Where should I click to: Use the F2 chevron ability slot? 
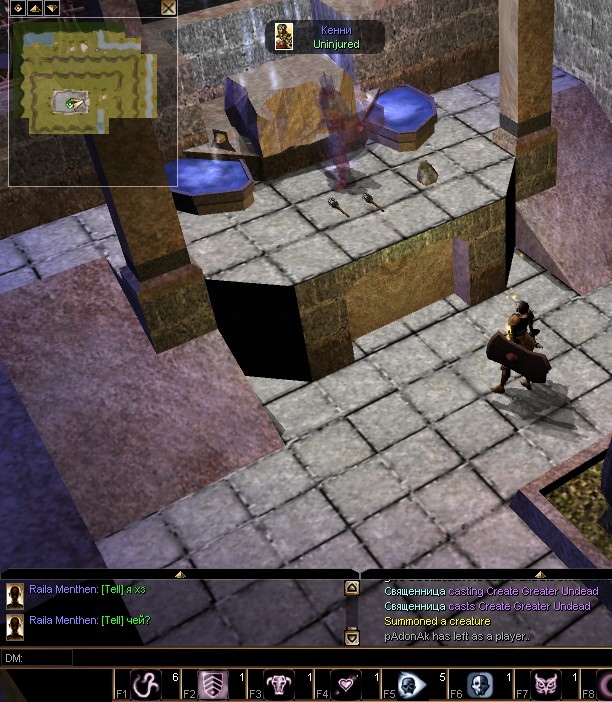(x=213, y=685)
